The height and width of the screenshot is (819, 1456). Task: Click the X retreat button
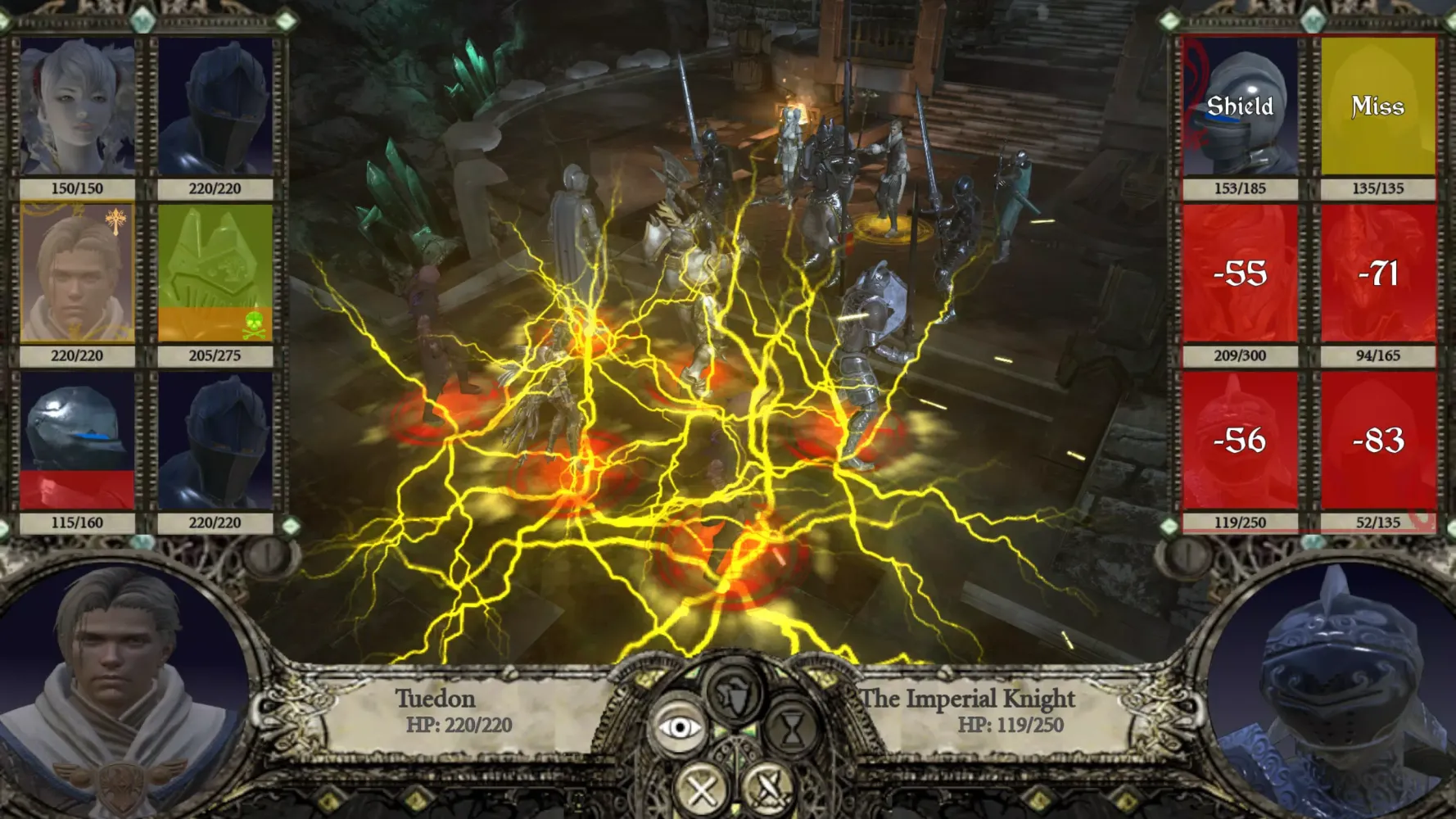(x=702, y=789)
